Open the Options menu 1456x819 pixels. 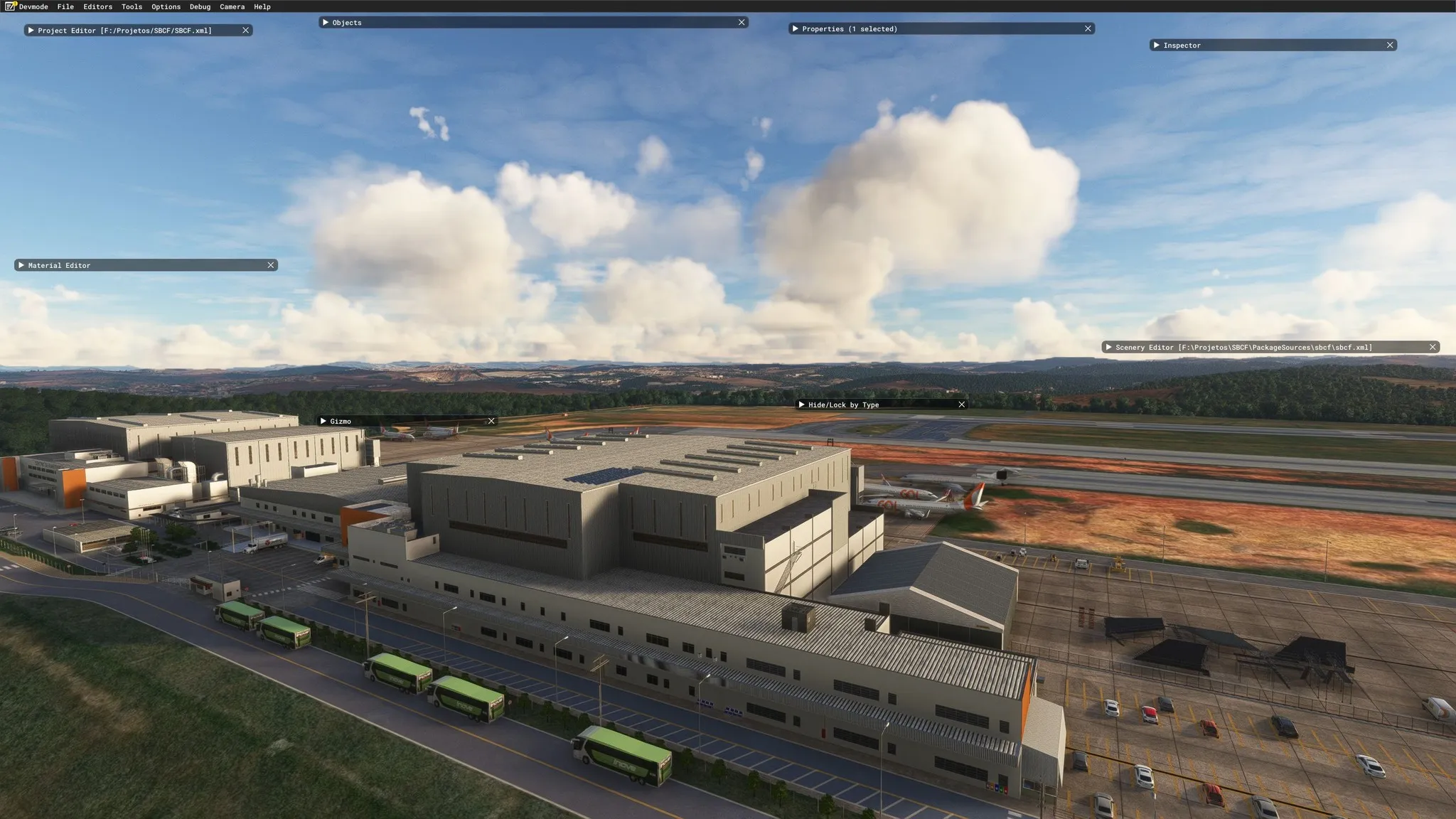pyautogui.click(x=166, y=6)
